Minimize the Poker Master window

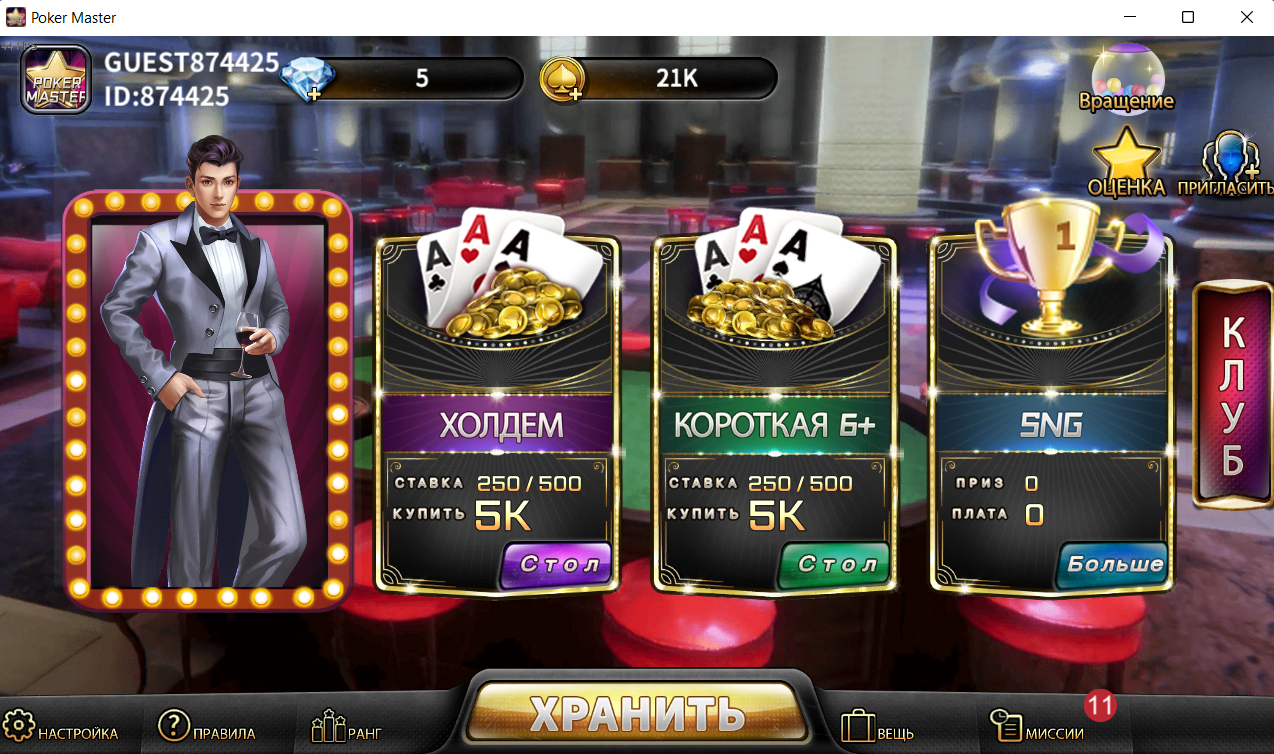[x=1130, y=17]
